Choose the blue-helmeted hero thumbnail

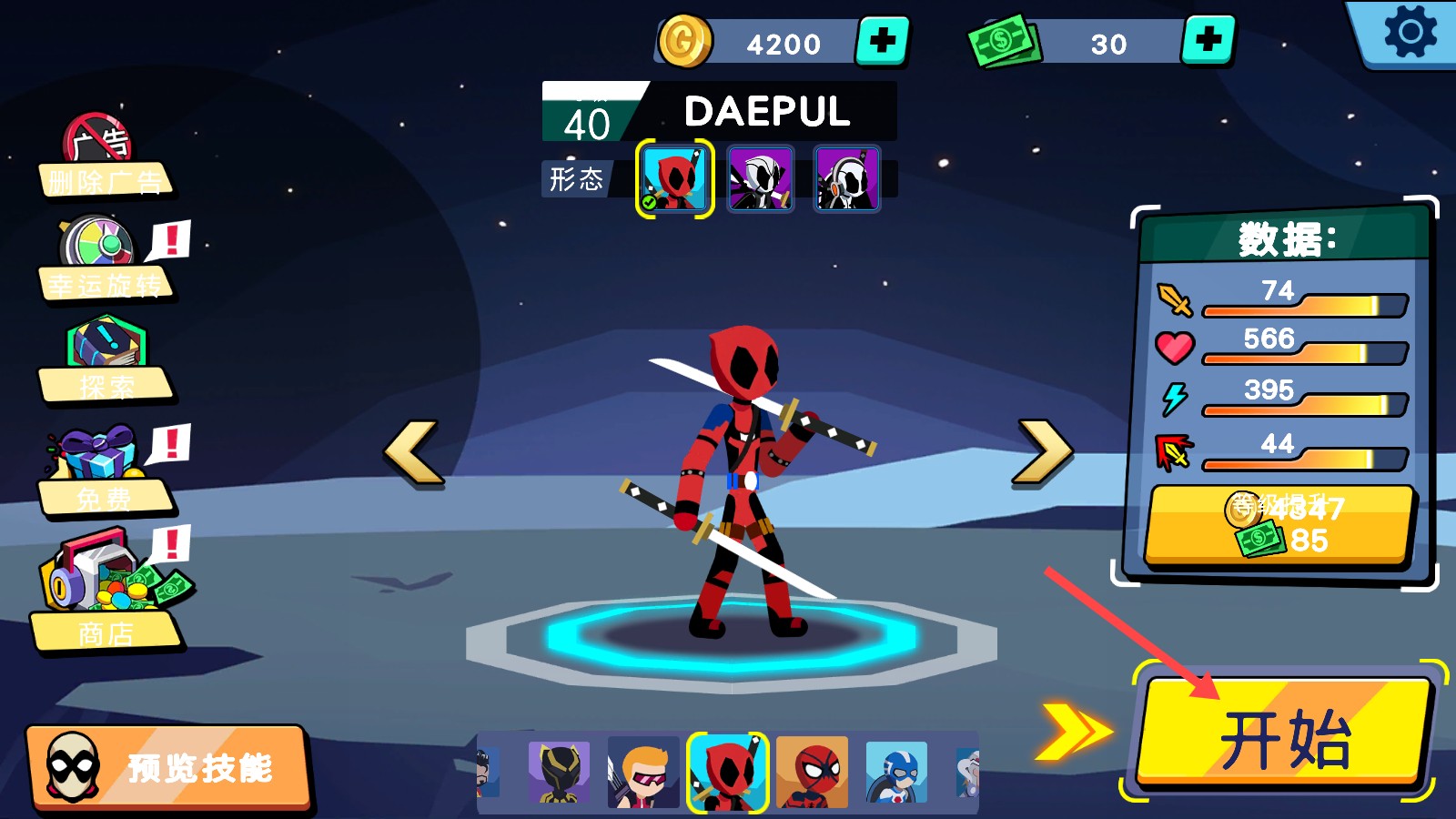point(896,773)
